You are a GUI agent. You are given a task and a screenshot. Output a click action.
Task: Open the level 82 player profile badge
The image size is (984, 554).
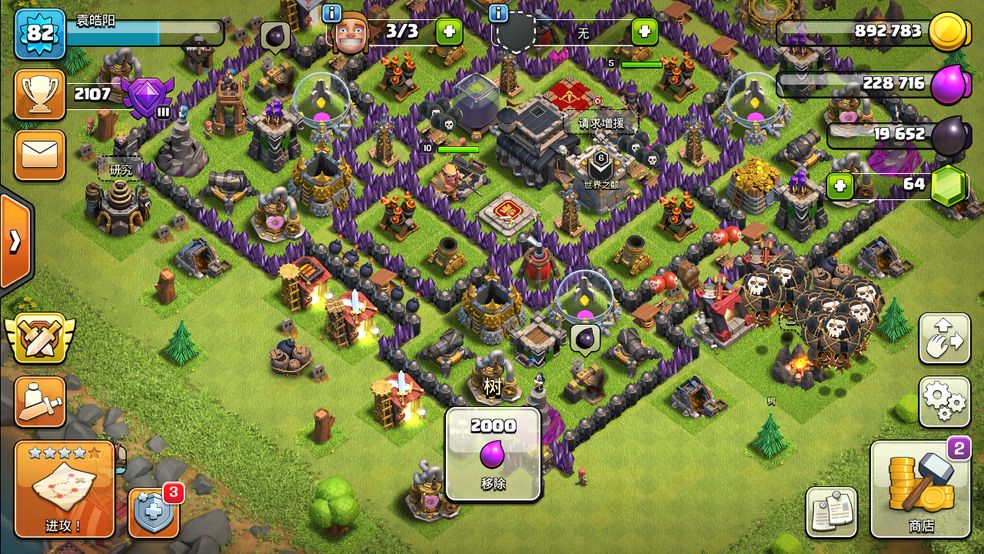[40, 32]
